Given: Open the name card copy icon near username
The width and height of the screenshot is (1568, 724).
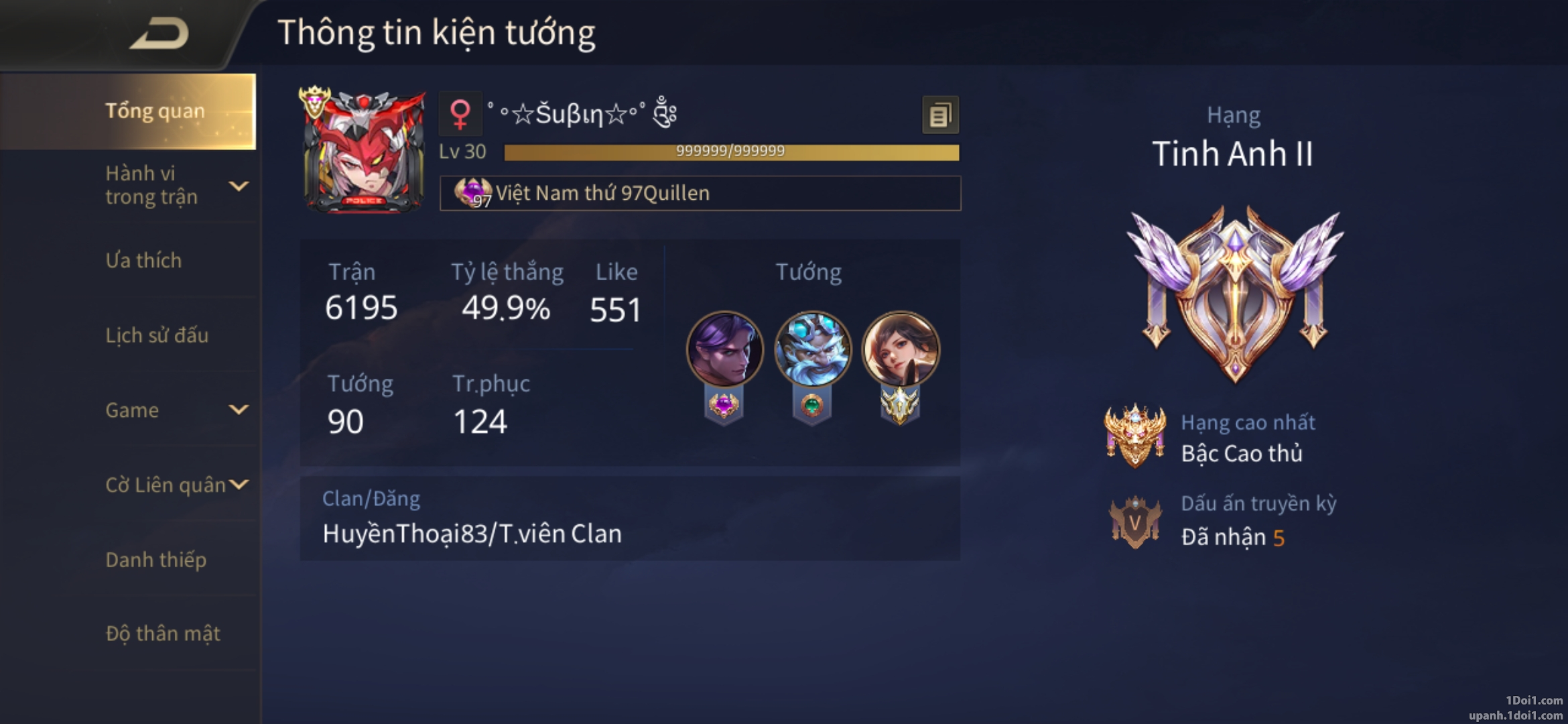Looking at the screenshot, I should coord(940,113).
